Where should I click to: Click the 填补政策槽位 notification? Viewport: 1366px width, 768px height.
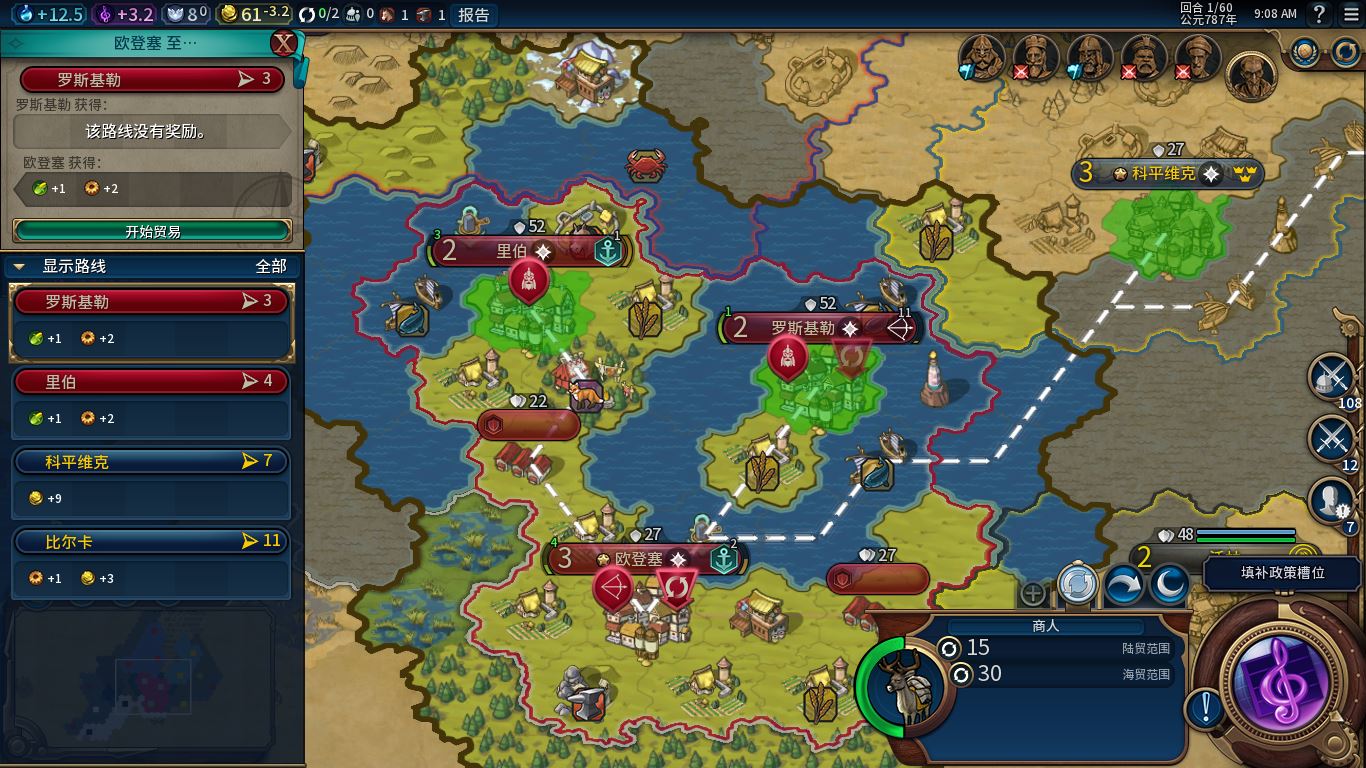tap(1283, 573)
